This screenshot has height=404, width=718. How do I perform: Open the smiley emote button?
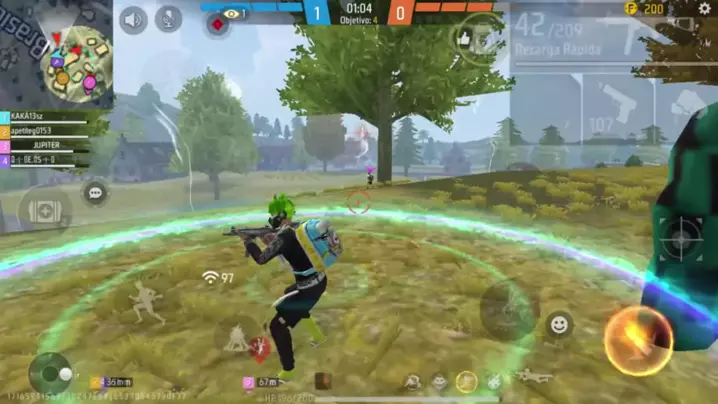(x=559, y=324)
